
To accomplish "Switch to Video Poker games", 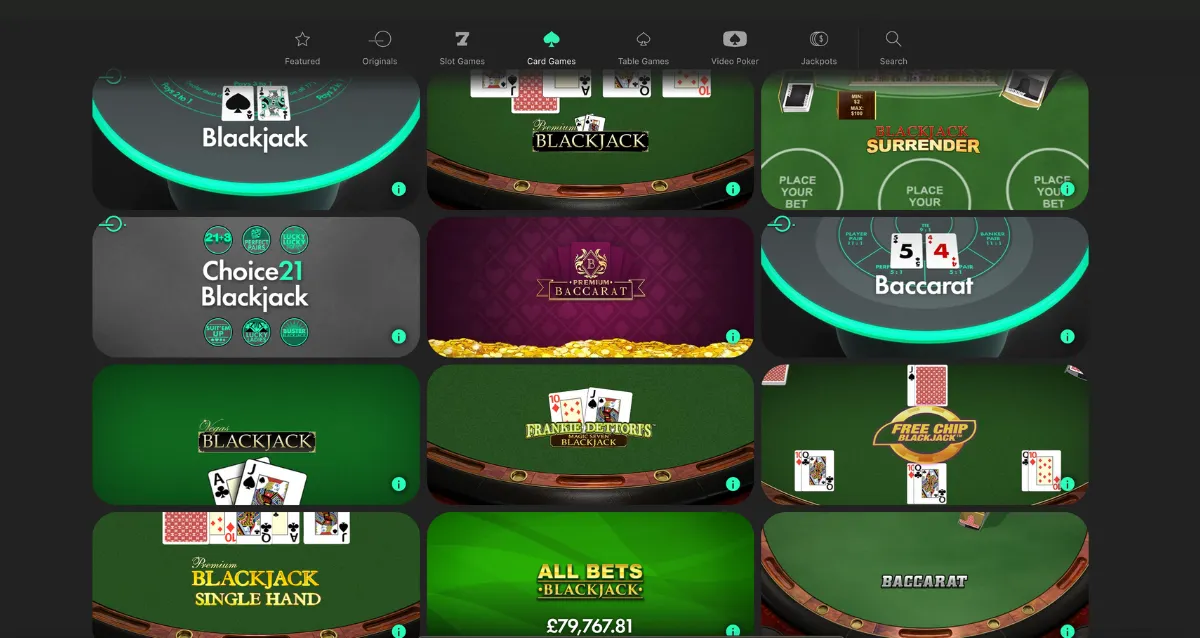I will pos(735,47).
